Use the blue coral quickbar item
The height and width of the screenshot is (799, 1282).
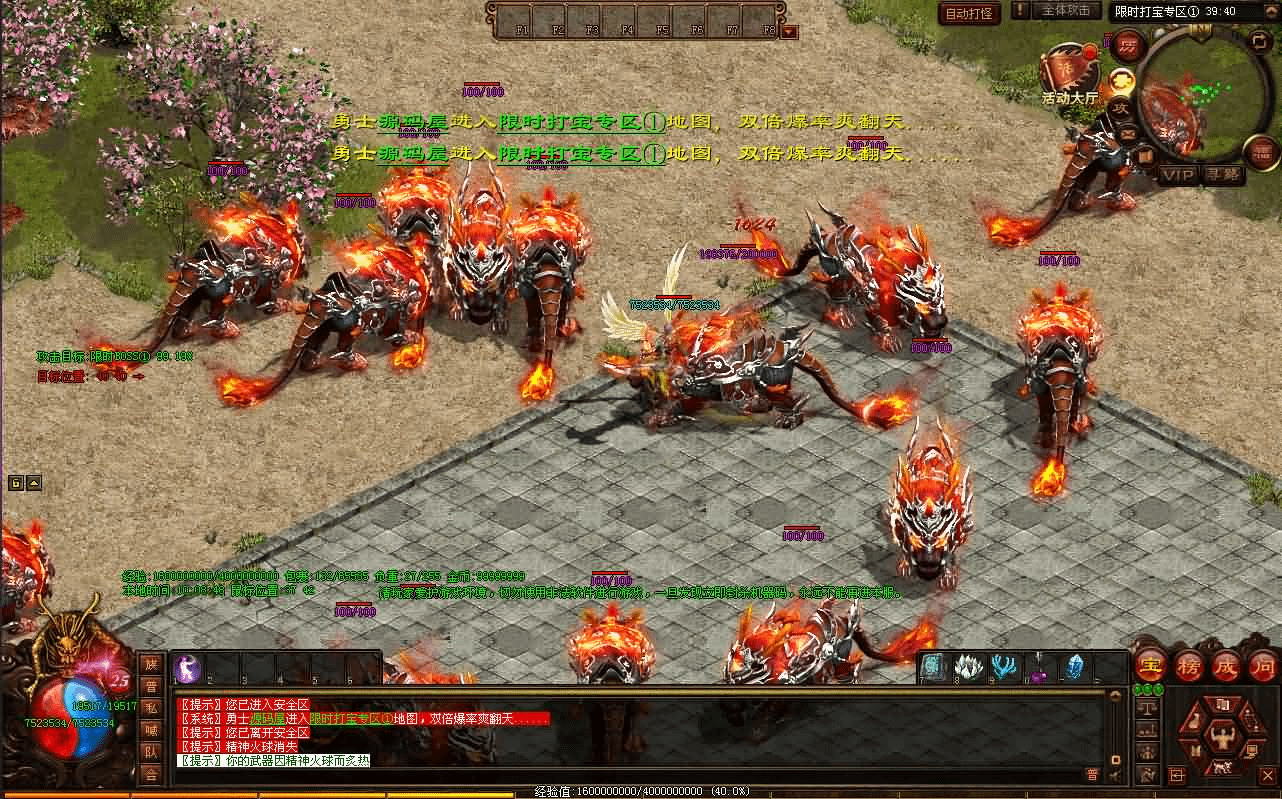tap(1002, 667)
